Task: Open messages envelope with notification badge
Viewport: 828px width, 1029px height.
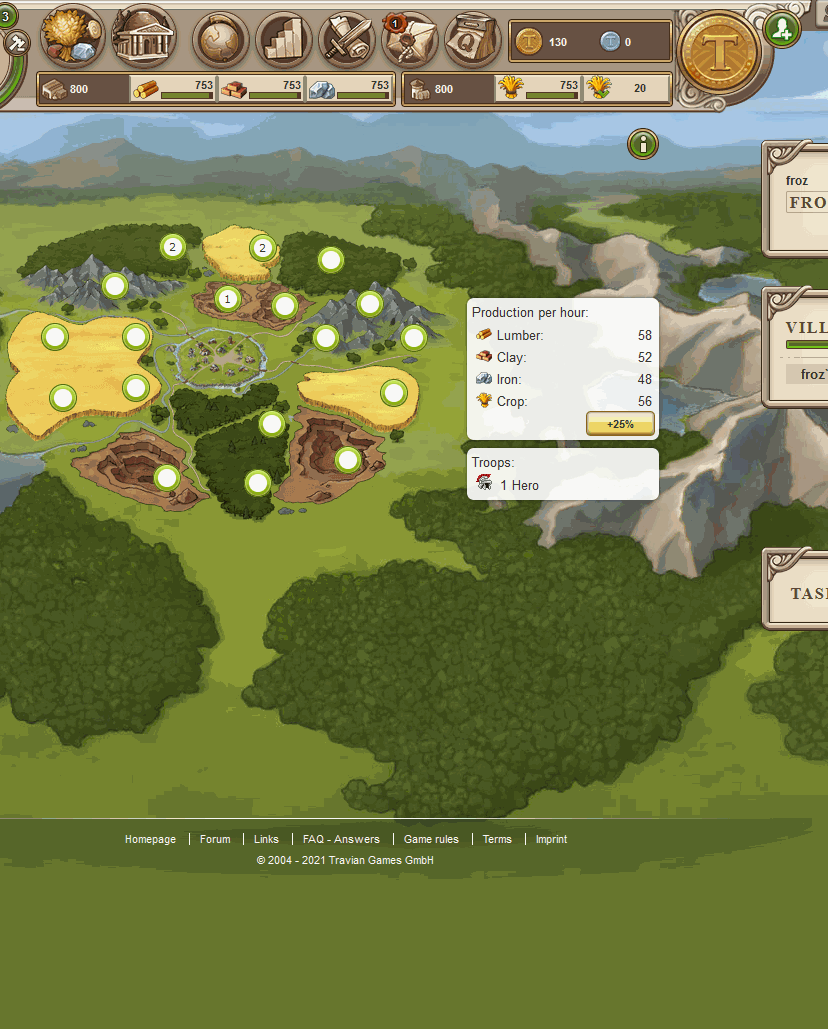Action: pos(410,40)
